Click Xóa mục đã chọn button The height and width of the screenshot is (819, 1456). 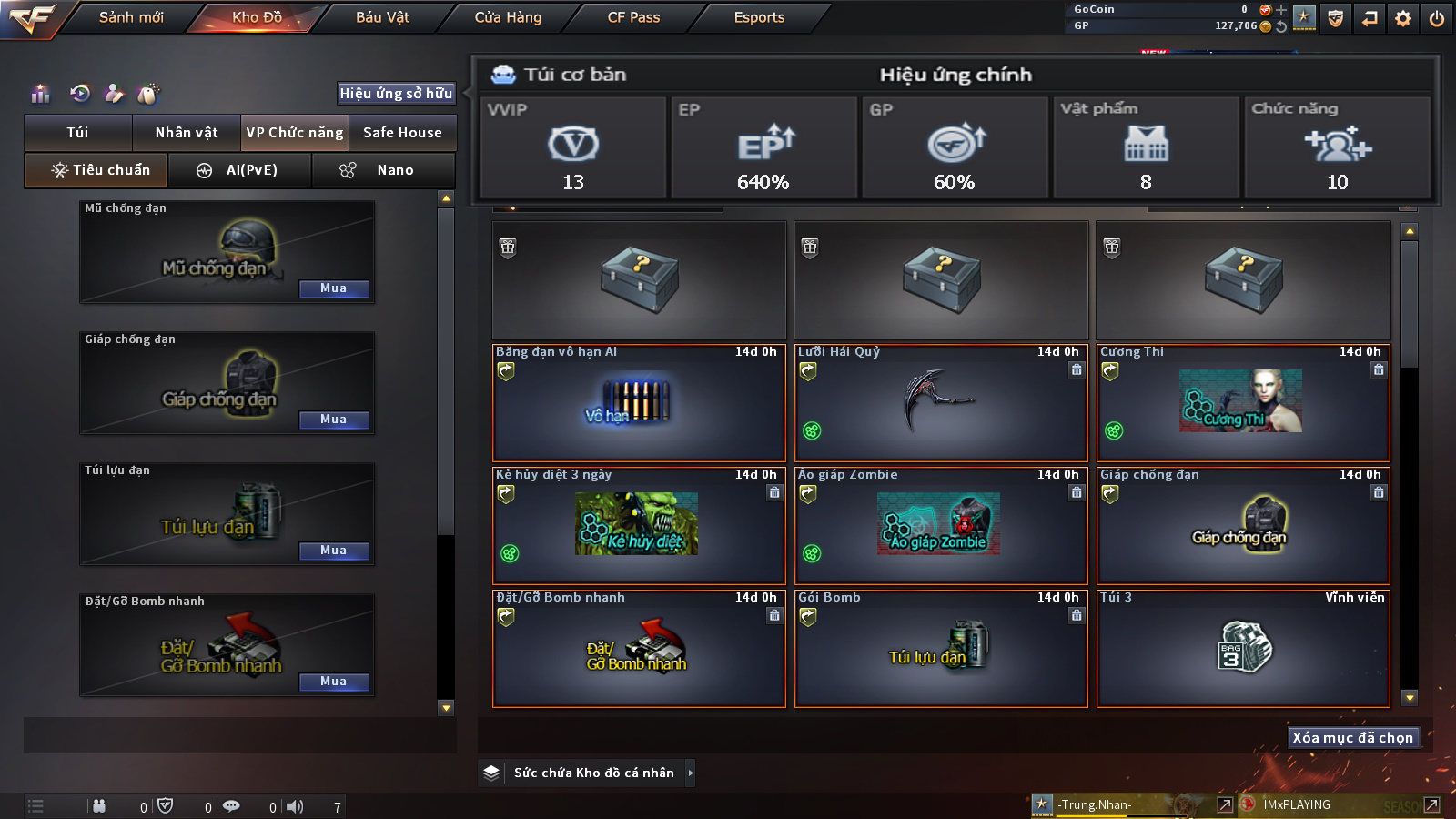tap(1352, 737)
